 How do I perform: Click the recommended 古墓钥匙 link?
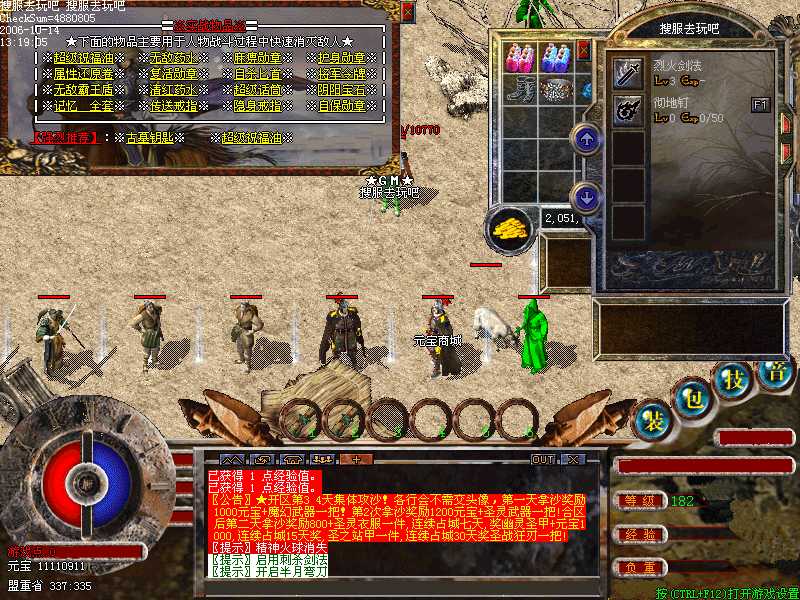[x=149, y=137]
